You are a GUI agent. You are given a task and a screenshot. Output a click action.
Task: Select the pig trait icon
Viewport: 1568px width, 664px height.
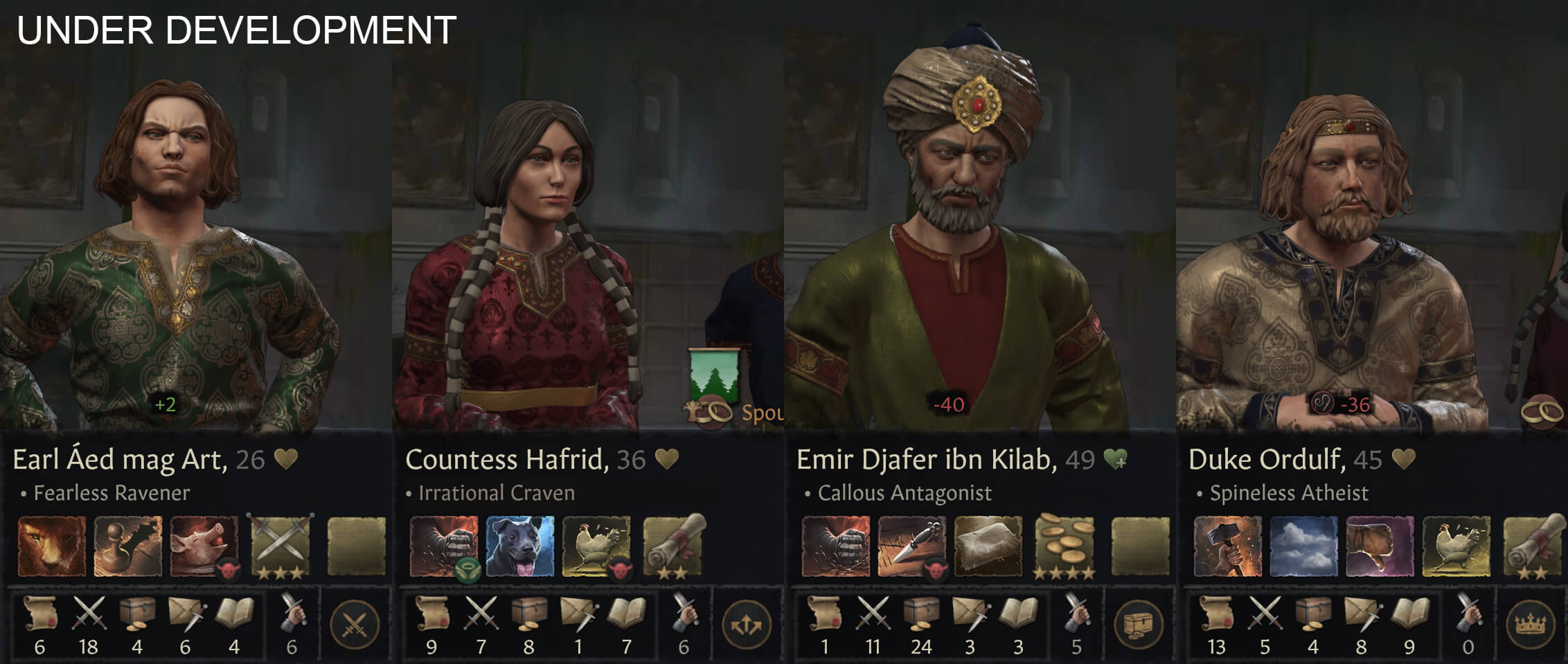click(204, 546)
